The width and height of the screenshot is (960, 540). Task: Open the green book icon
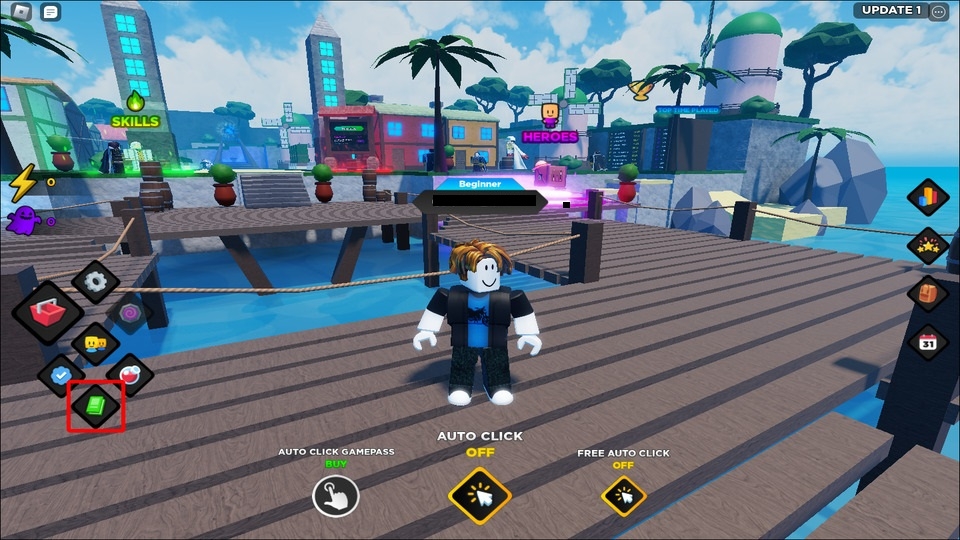tap(96, 405)
